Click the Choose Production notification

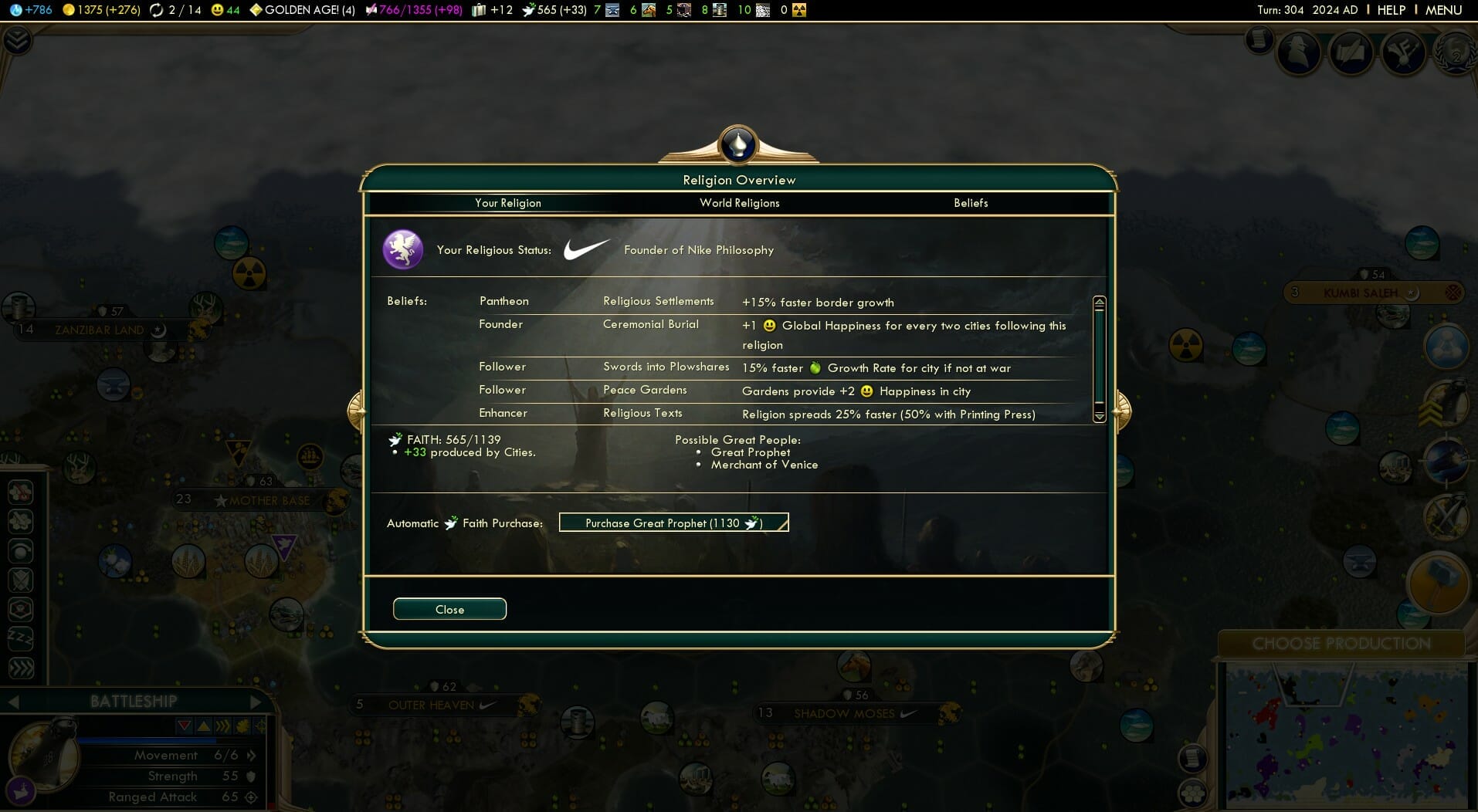point(1341,644)
